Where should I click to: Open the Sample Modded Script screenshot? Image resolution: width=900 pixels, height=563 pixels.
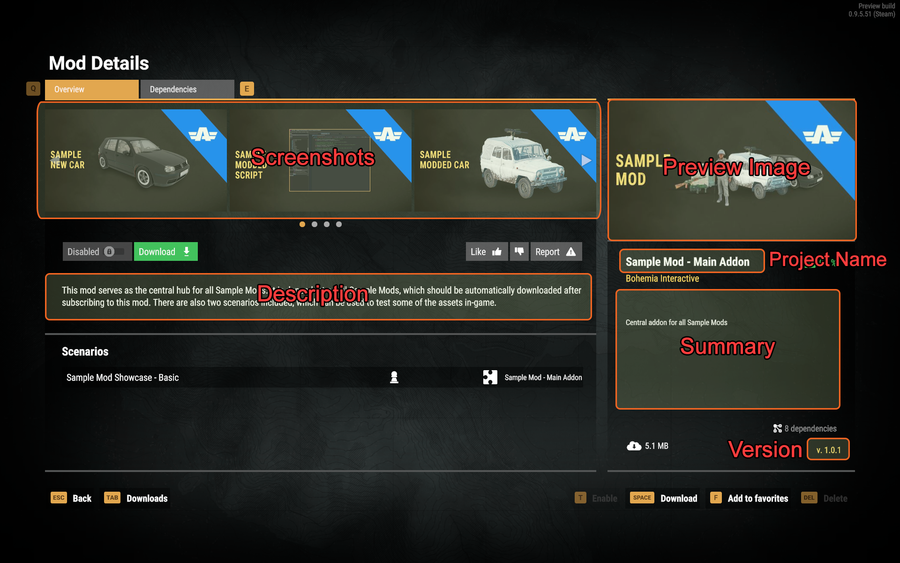pyautogui.click(x=318, y=160)
